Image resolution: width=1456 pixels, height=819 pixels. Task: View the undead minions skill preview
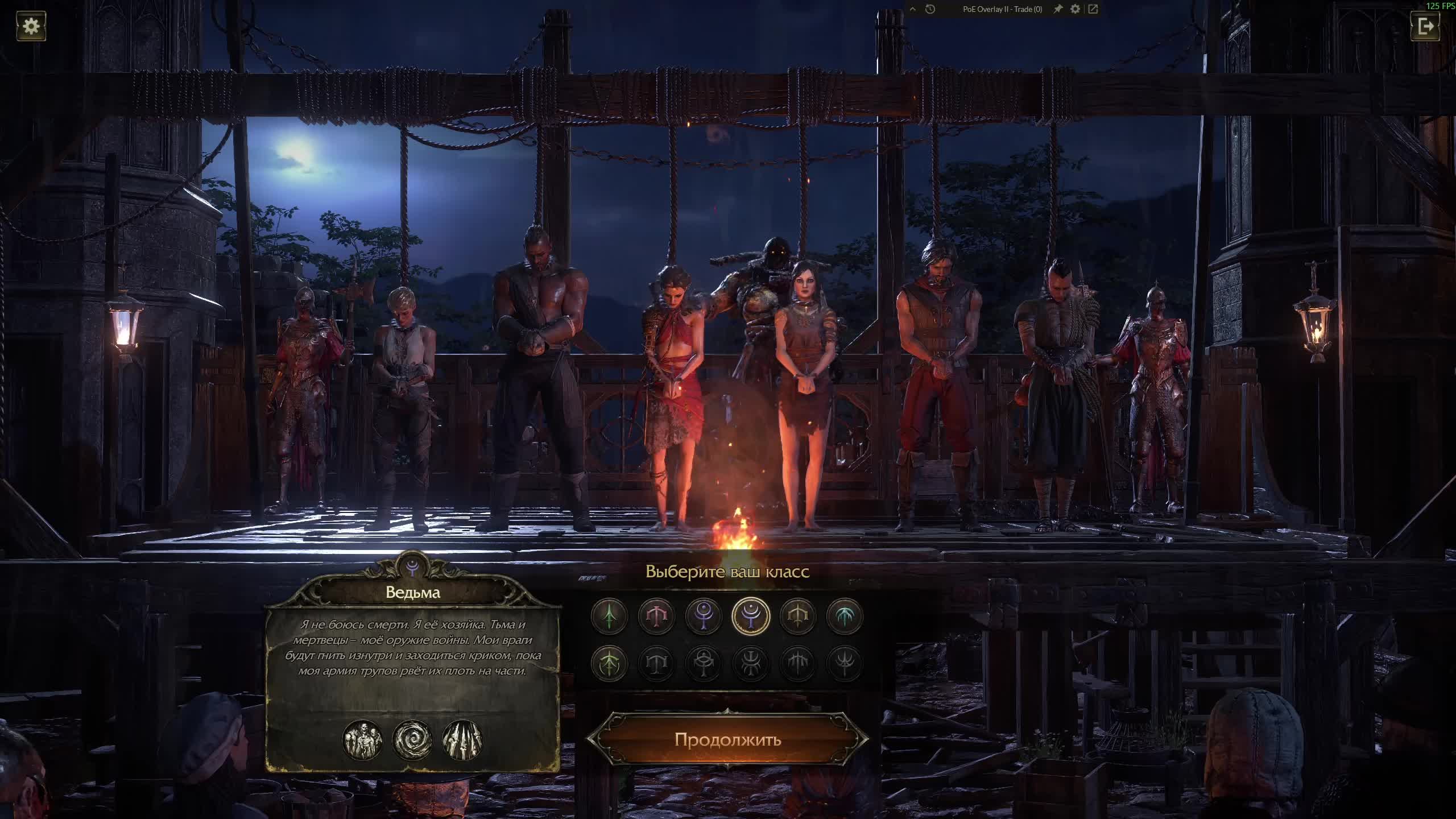click(x=362, y=740)
